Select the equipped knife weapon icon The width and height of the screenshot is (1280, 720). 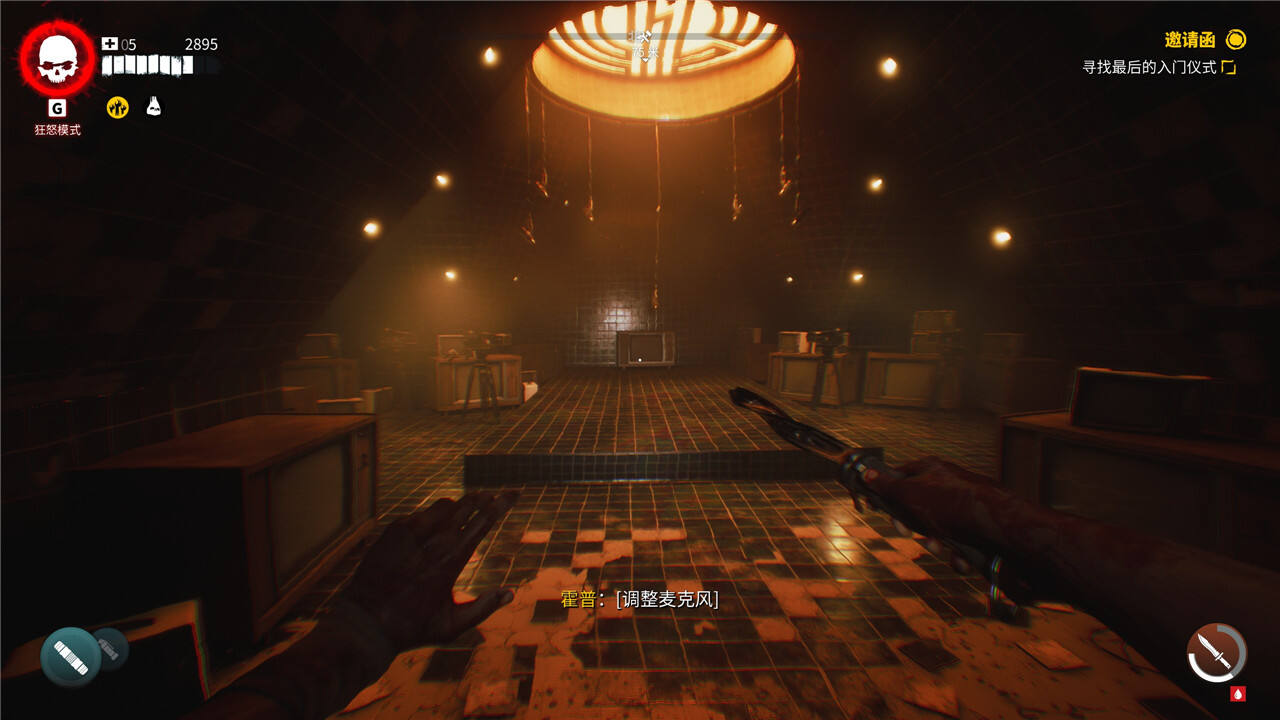coord(1216,653)
